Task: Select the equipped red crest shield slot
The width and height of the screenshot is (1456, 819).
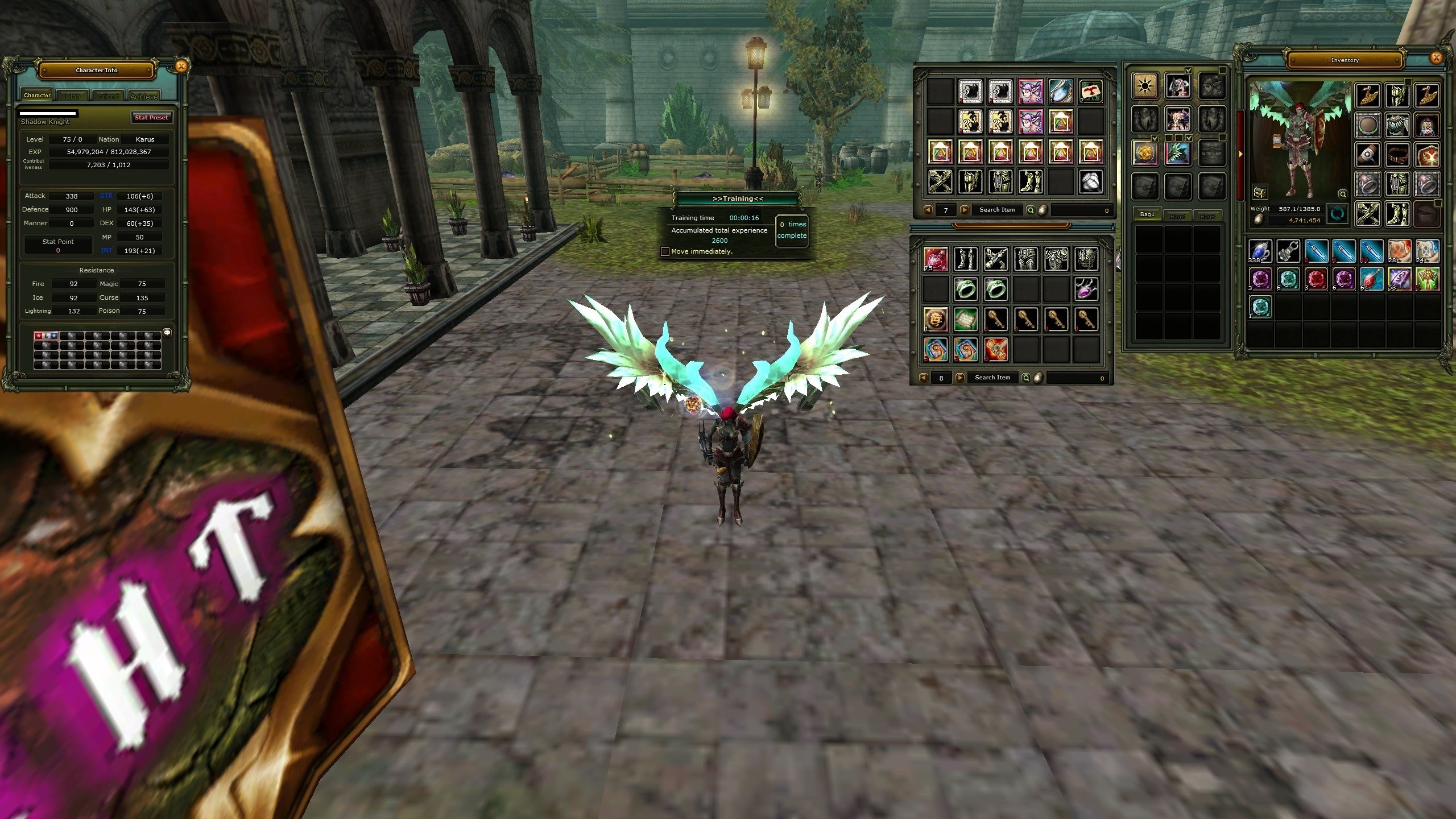Action: click(x=1428, y=155)
